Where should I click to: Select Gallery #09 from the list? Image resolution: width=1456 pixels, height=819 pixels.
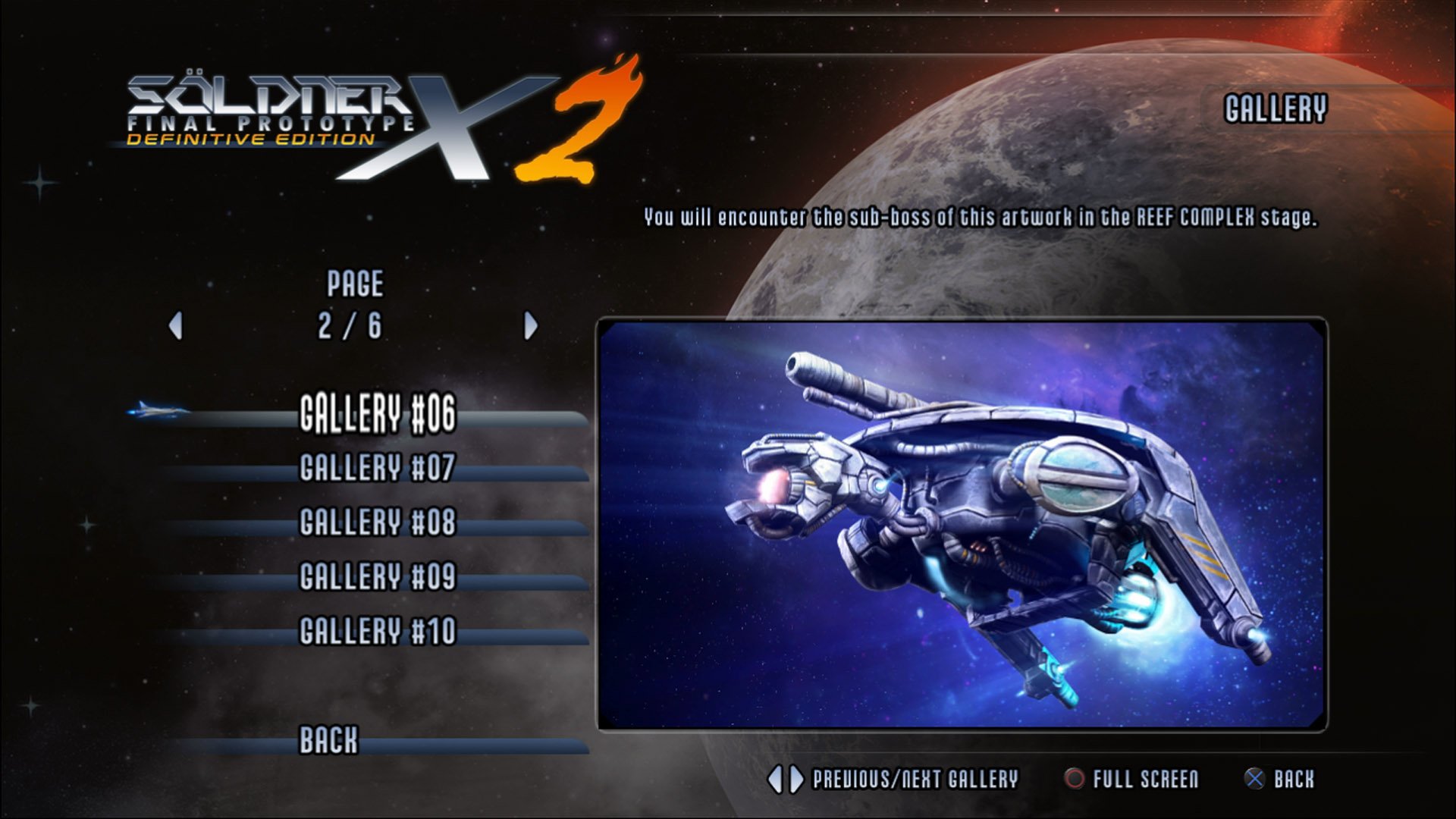tap(378, 577)
